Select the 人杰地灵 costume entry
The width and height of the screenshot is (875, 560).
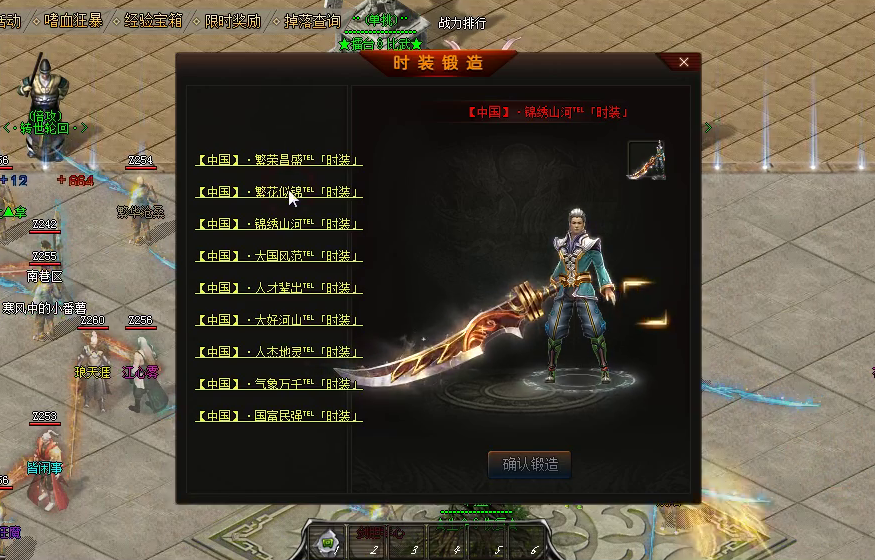(278, 352)
